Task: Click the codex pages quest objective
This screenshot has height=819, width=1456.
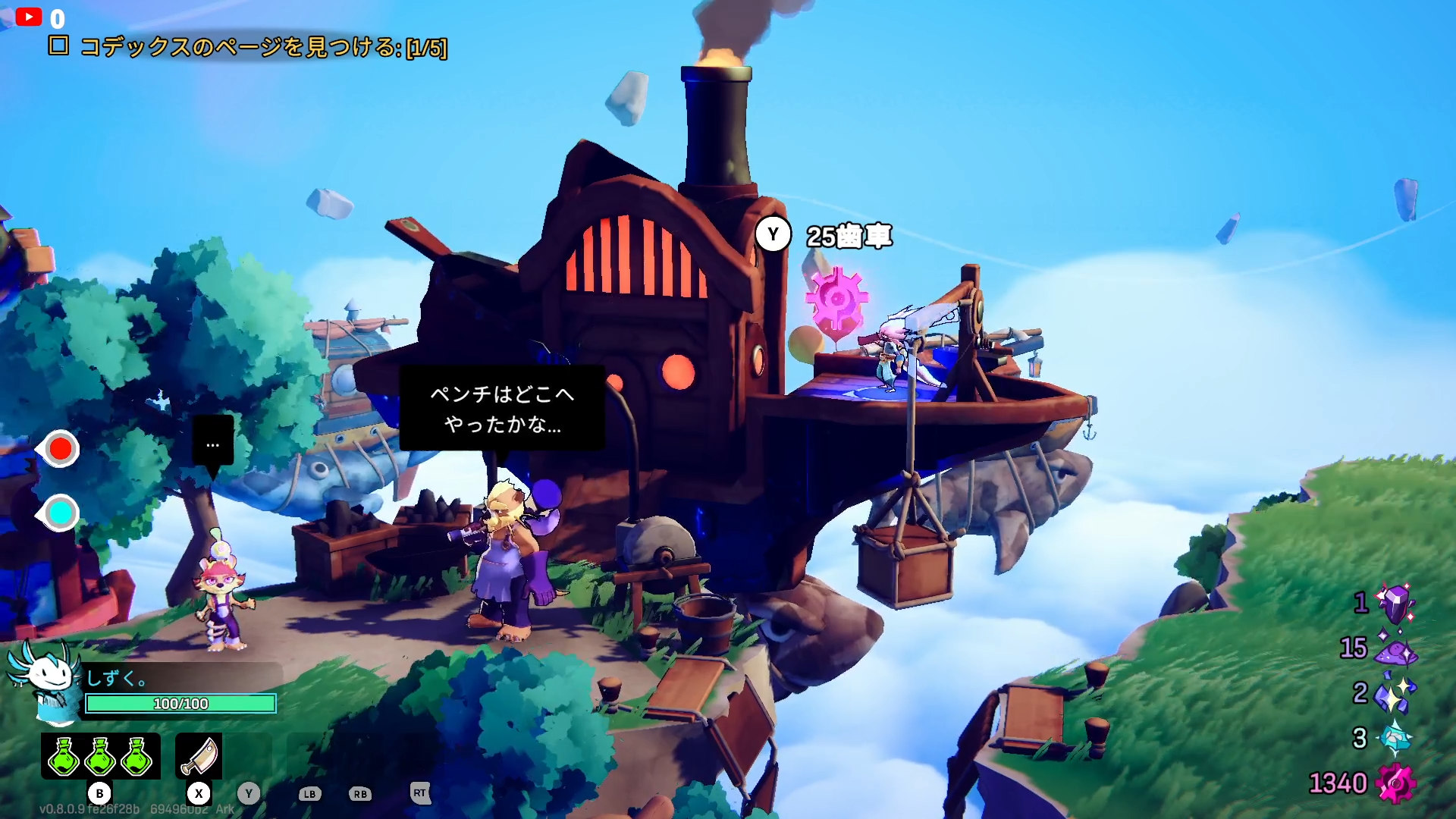Action: tap(262, 48)
